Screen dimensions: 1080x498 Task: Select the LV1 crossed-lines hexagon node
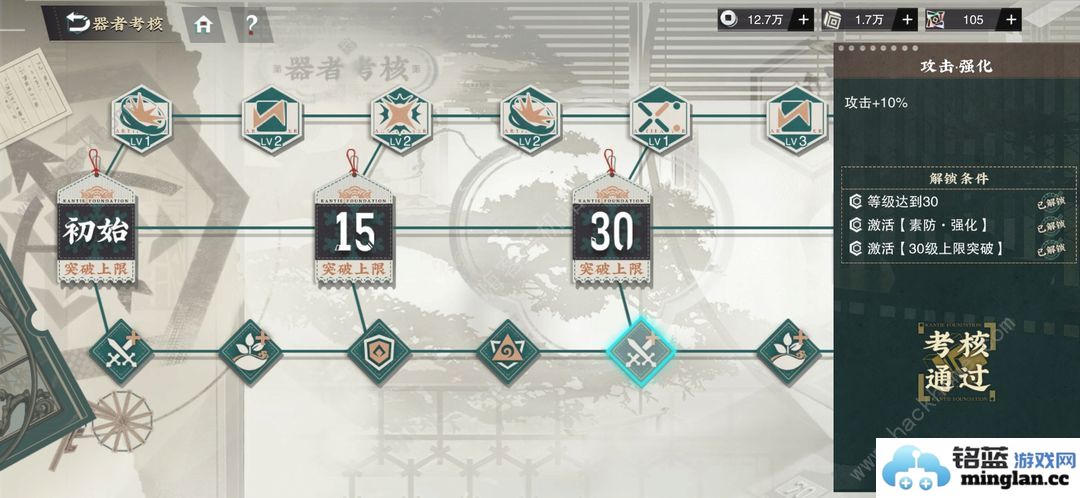(x=659, y=119)
